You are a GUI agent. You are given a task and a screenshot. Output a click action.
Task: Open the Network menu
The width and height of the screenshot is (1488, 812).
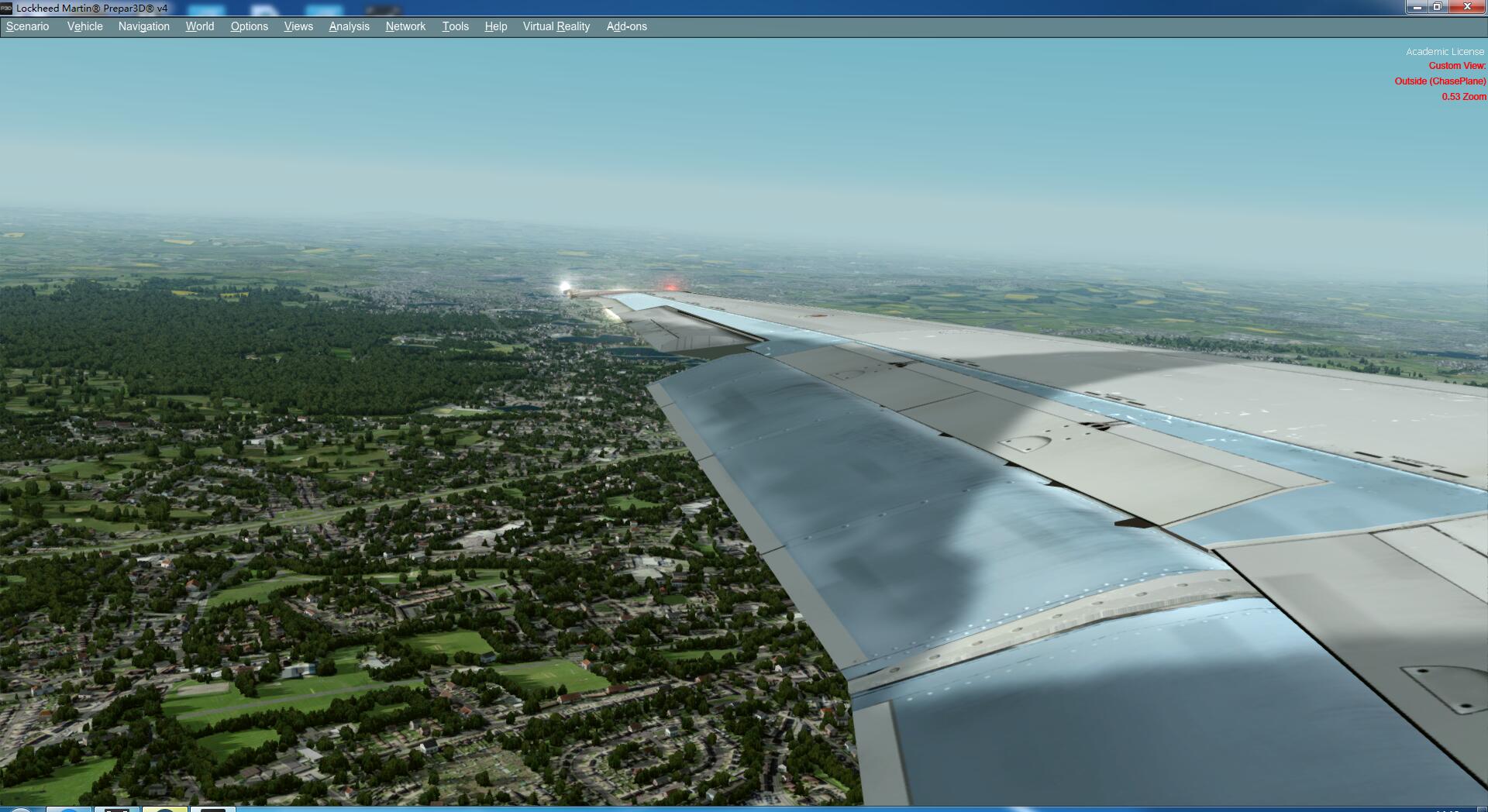coord(405,26)
